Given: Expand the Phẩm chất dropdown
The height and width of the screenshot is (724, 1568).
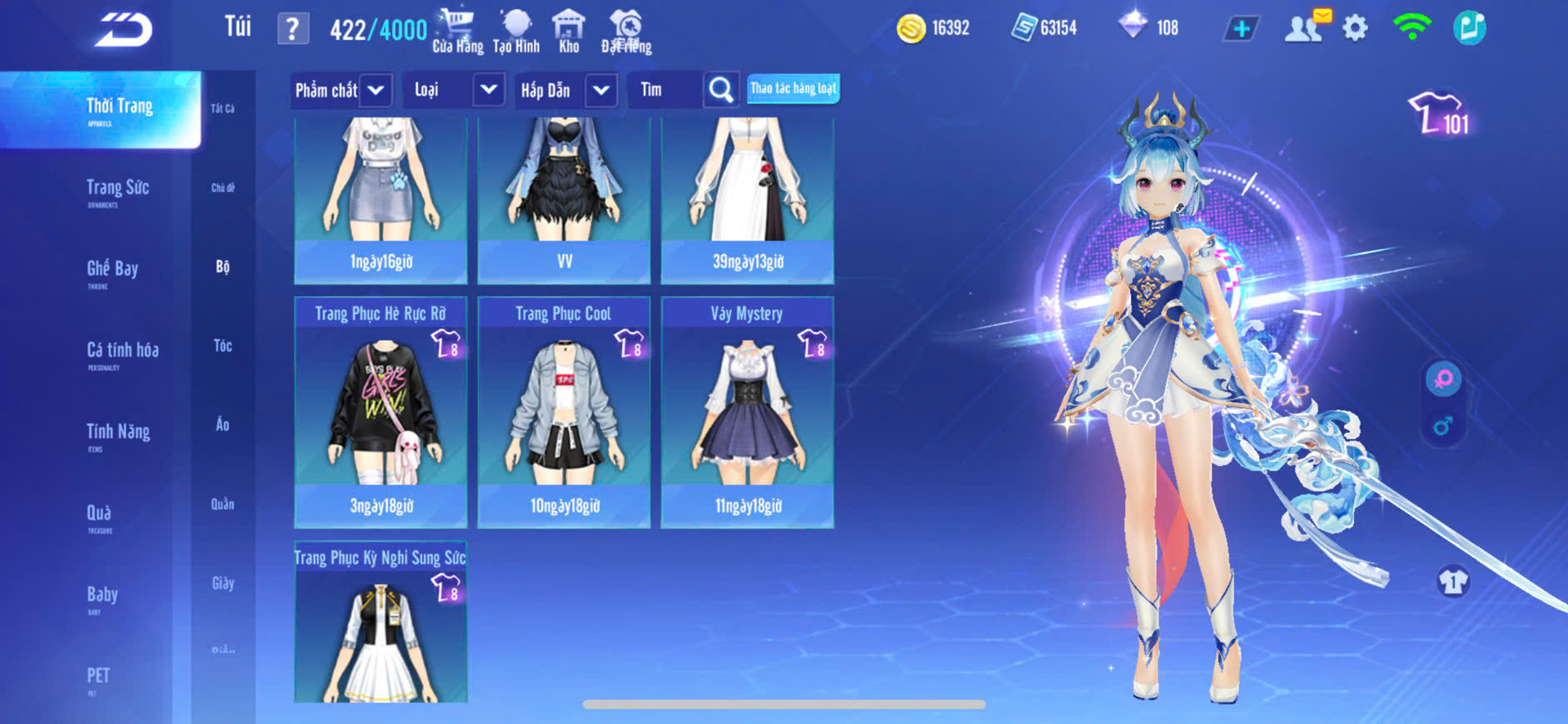Looking at the screenshot, I should [x=376, y=90].
